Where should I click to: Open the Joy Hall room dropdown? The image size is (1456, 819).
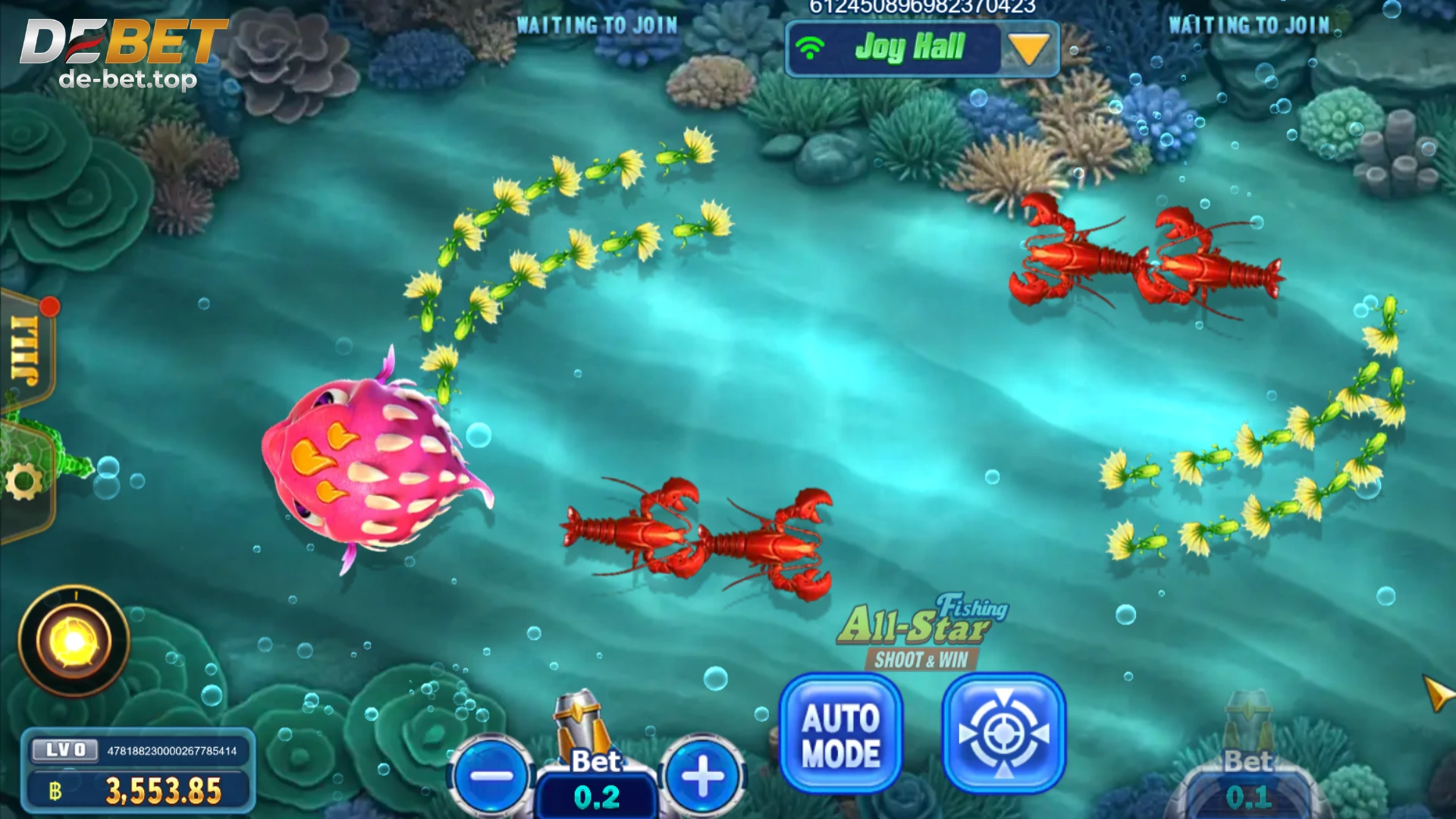[1029, 49]
